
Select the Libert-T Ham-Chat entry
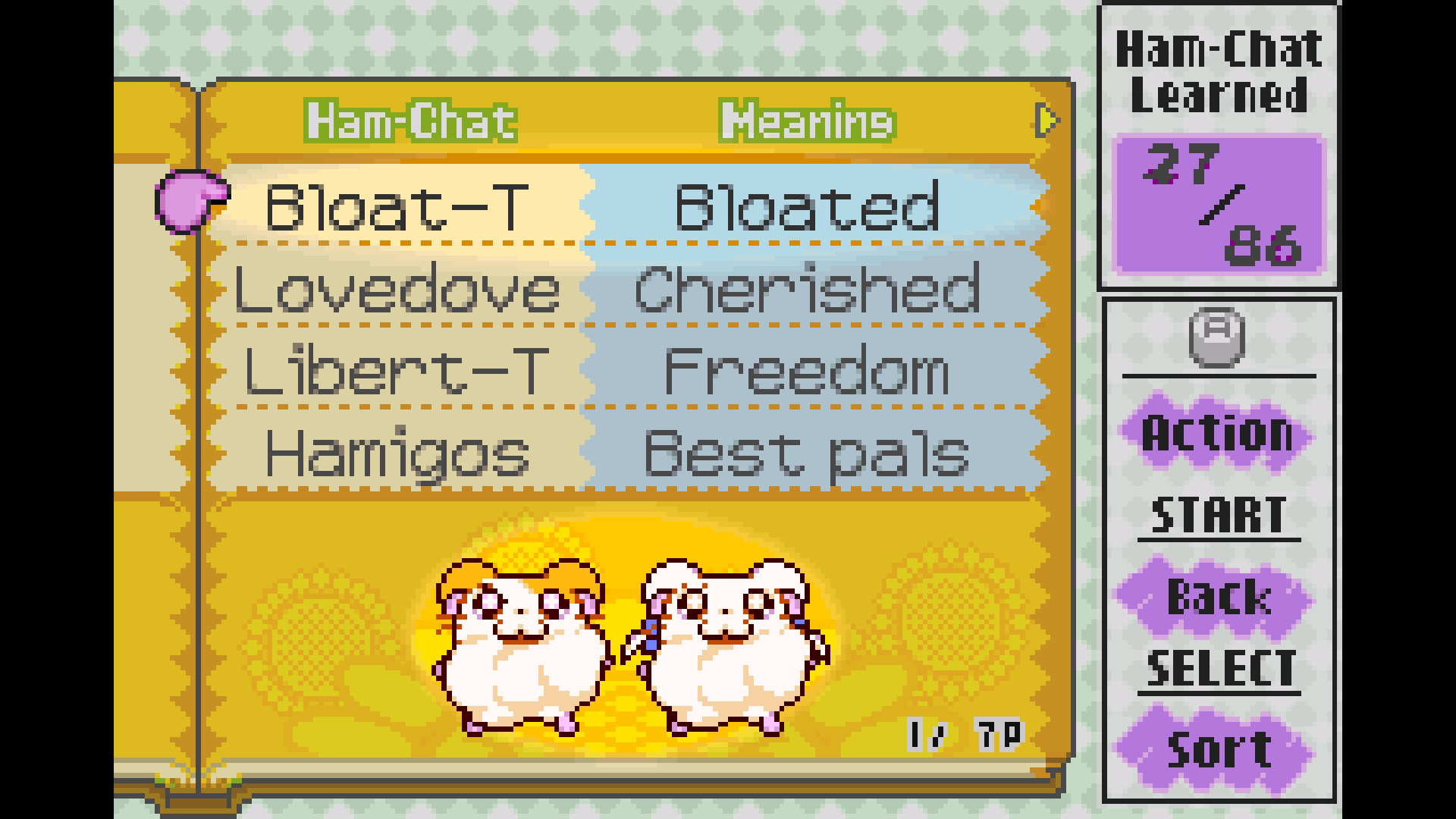(396, 372)
